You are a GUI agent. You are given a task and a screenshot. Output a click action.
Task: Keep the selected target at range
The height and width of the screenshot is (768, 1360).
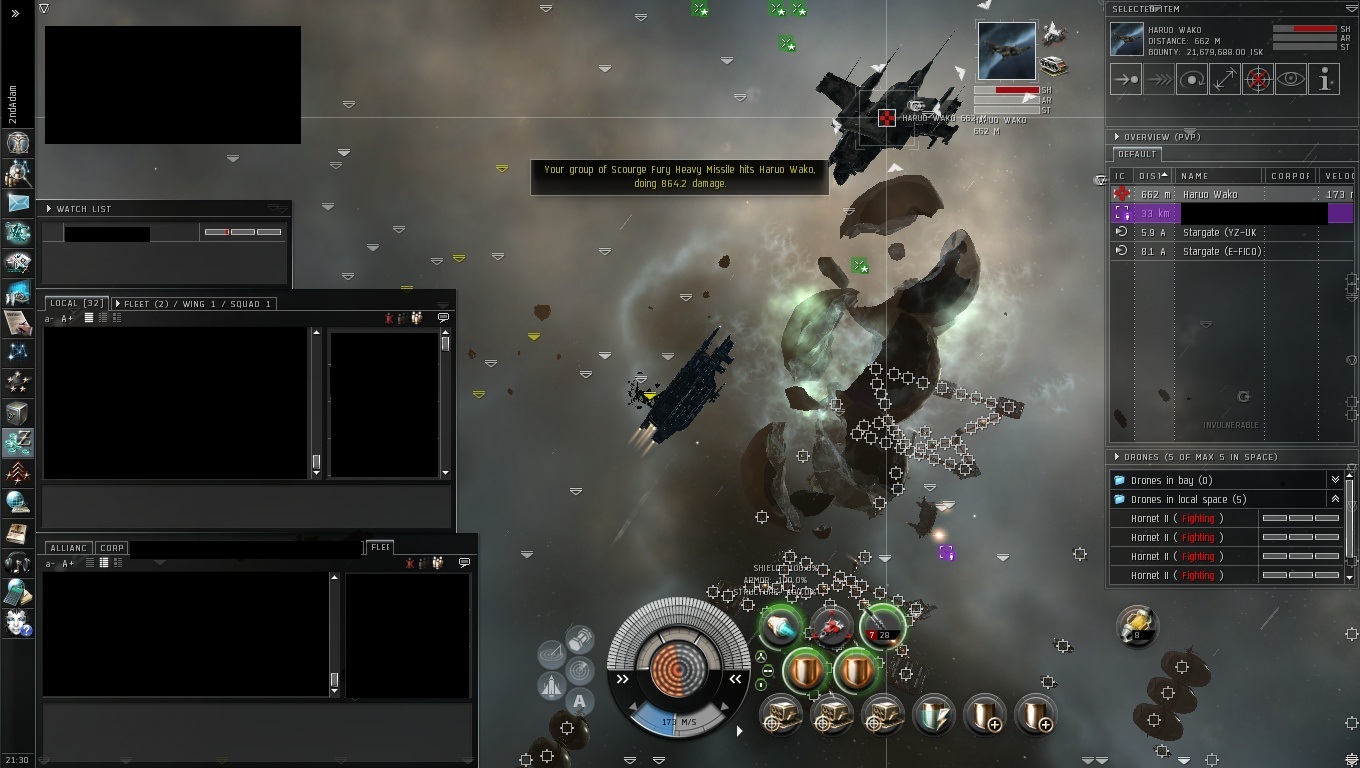(1224, 80)
